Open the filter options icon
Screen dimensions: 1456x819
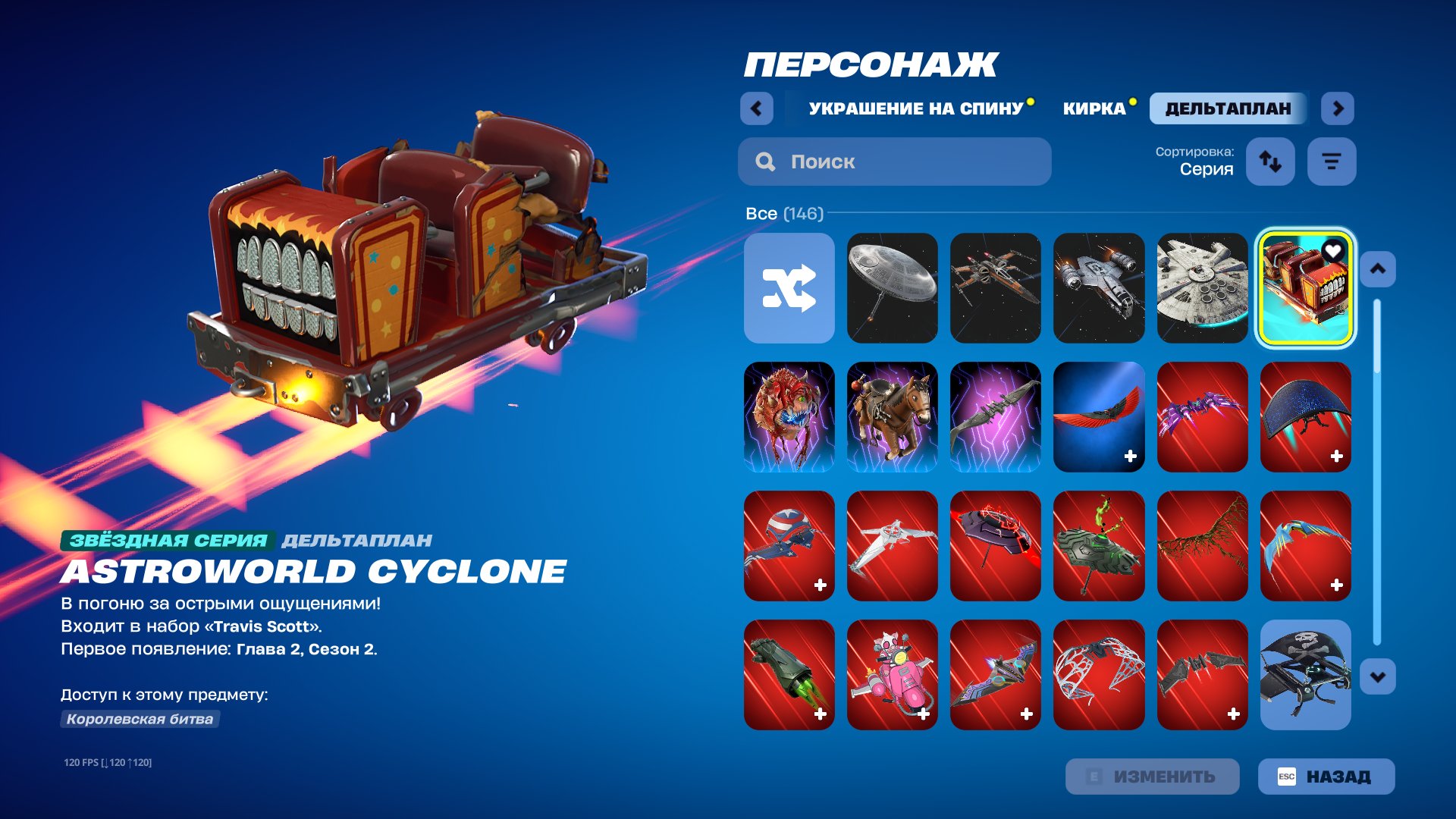click(1332, 161)
